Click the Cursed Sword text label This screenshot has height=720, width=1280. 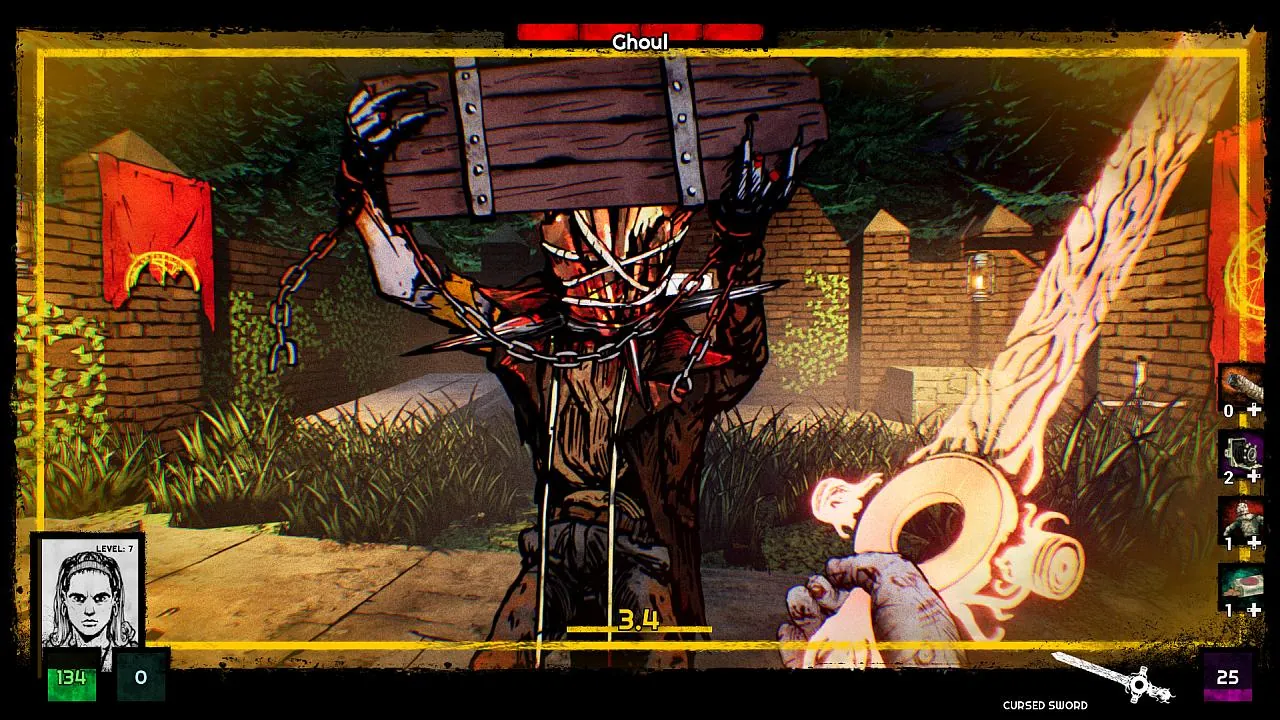pos(1043,705)
